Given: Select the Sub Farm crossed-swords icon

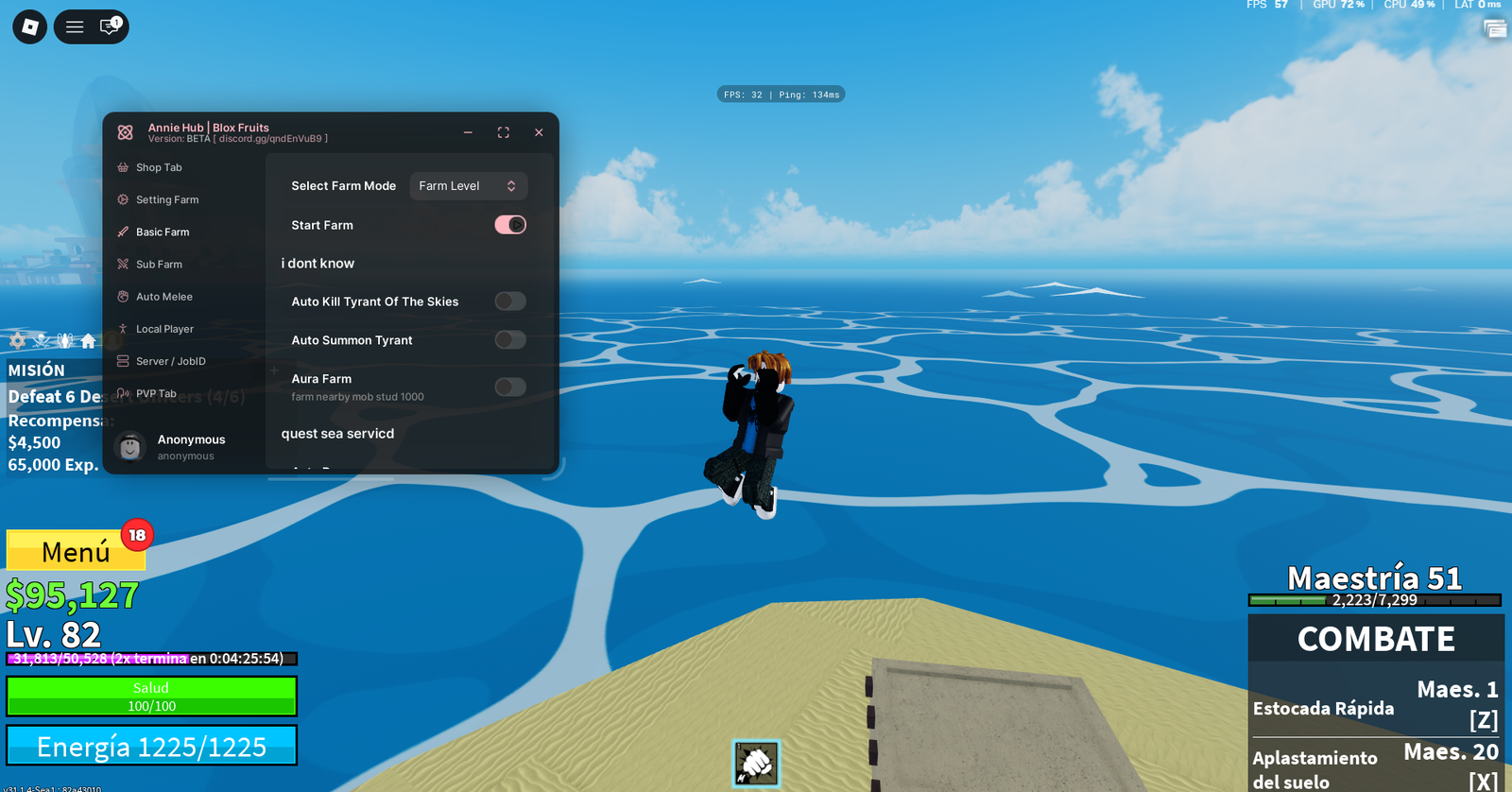Looking at the screenshot, I should (123, 264).
